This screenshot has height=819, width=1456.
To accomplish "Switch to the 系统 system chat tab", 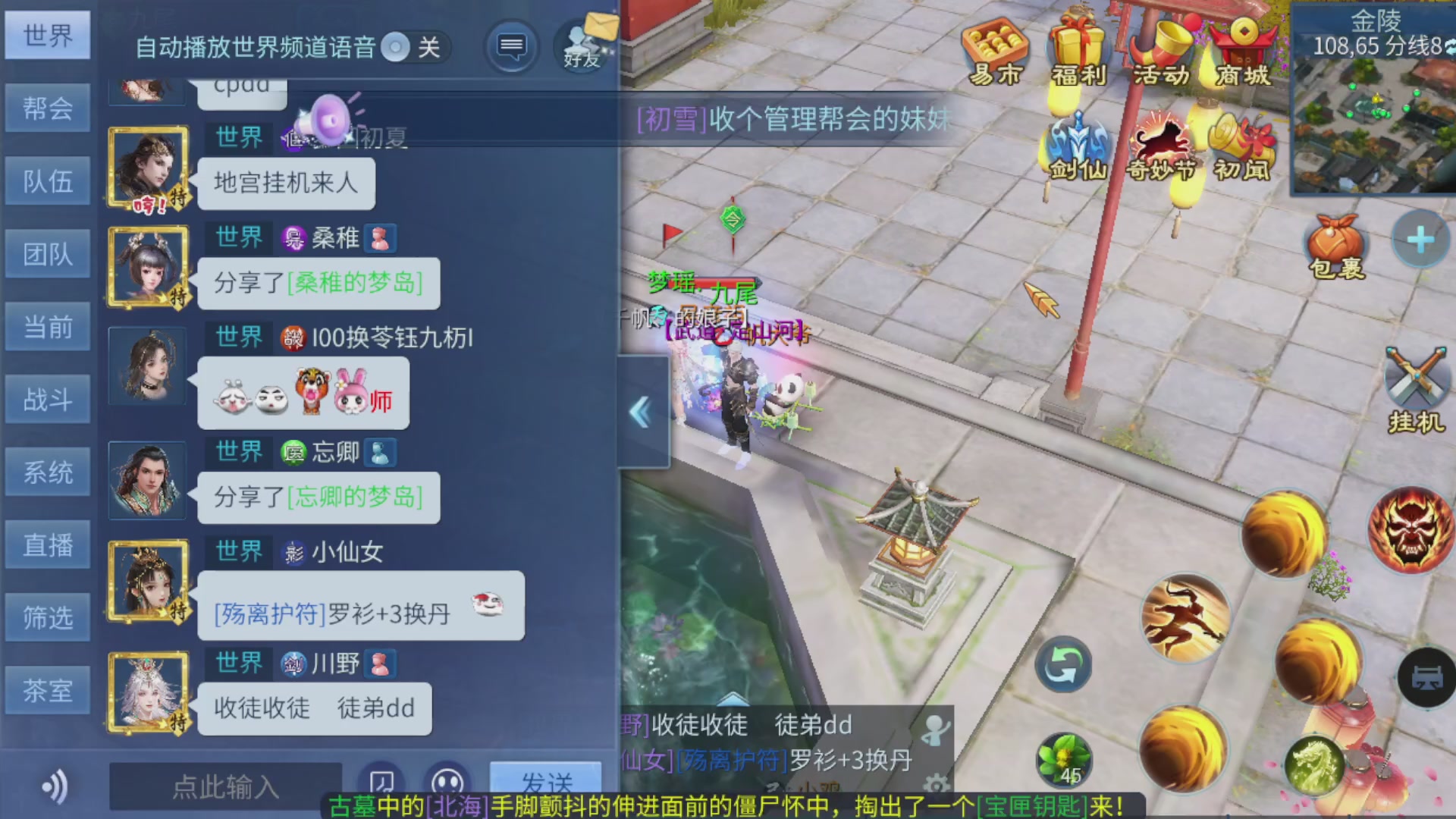I will pyautogui.click(x=48, y=471).
